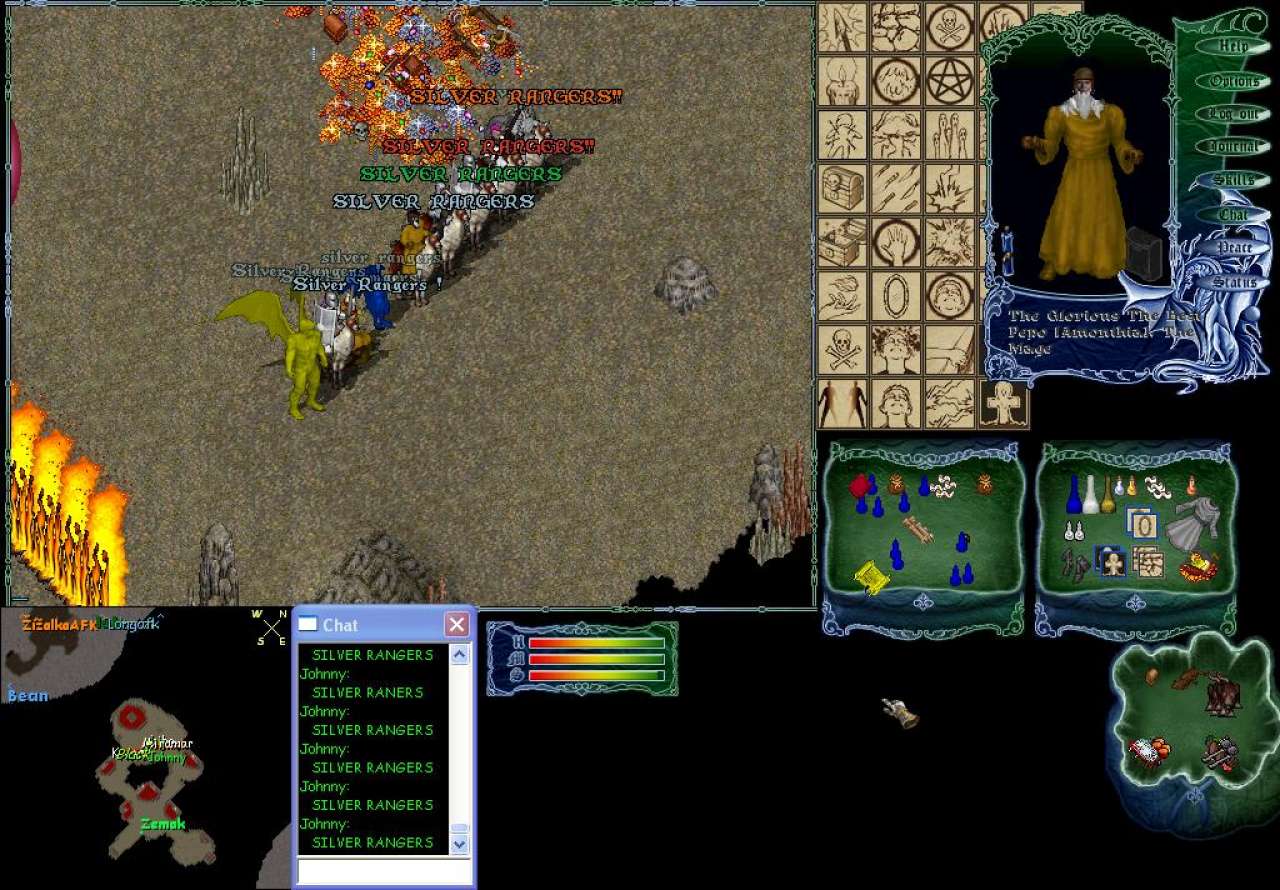Close the Chat window
The height and width of the screenshot is (890, 1280).
click(457, 625)
